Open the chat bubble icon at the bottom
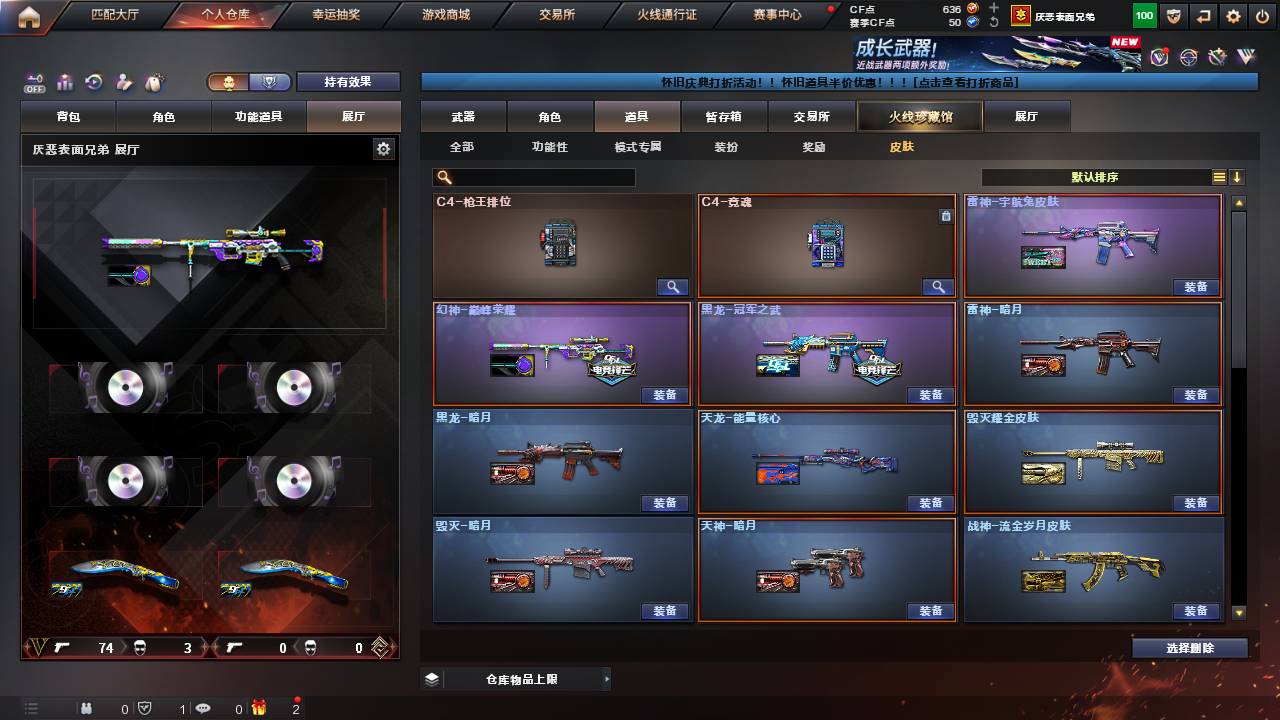Image resolution: width=1280 pixels, height=720 pixels. click(x=204, y=708)
